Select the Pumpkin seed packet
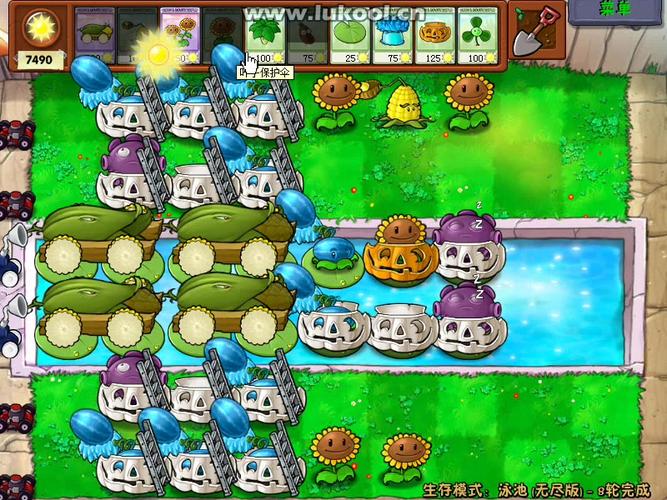This screenshot has width=667, height=500. pyautogui.click(x=435, y=35)
